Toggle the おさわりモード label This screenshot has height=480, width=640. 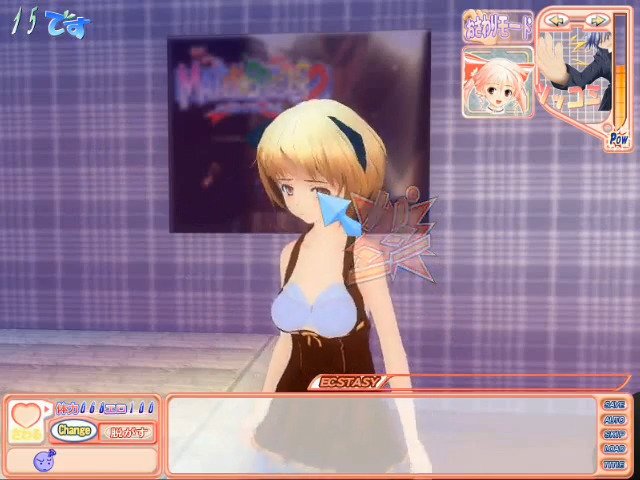tap(498, 26)
